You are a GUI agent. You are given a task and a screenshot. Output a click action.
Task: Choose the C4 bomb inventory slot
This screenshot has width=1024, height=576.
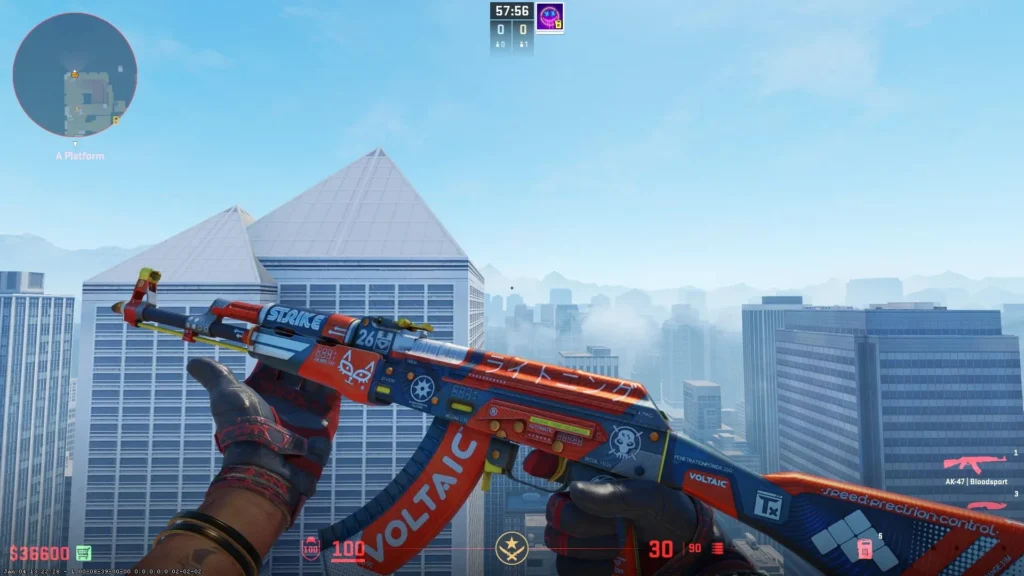tap(865, 549)
